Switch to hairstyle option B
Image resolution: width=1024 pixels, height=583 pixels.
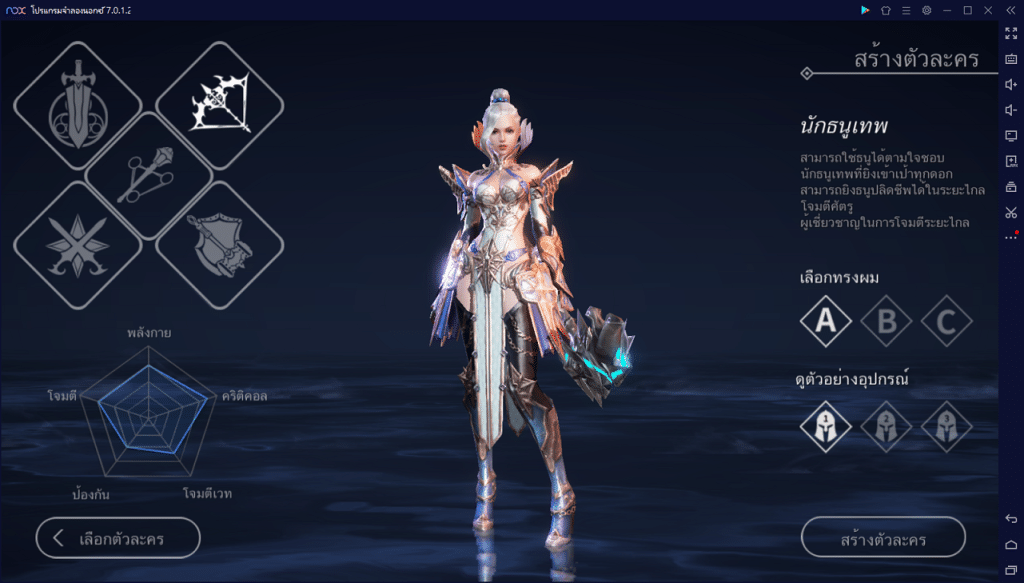(x=886, y=321)
